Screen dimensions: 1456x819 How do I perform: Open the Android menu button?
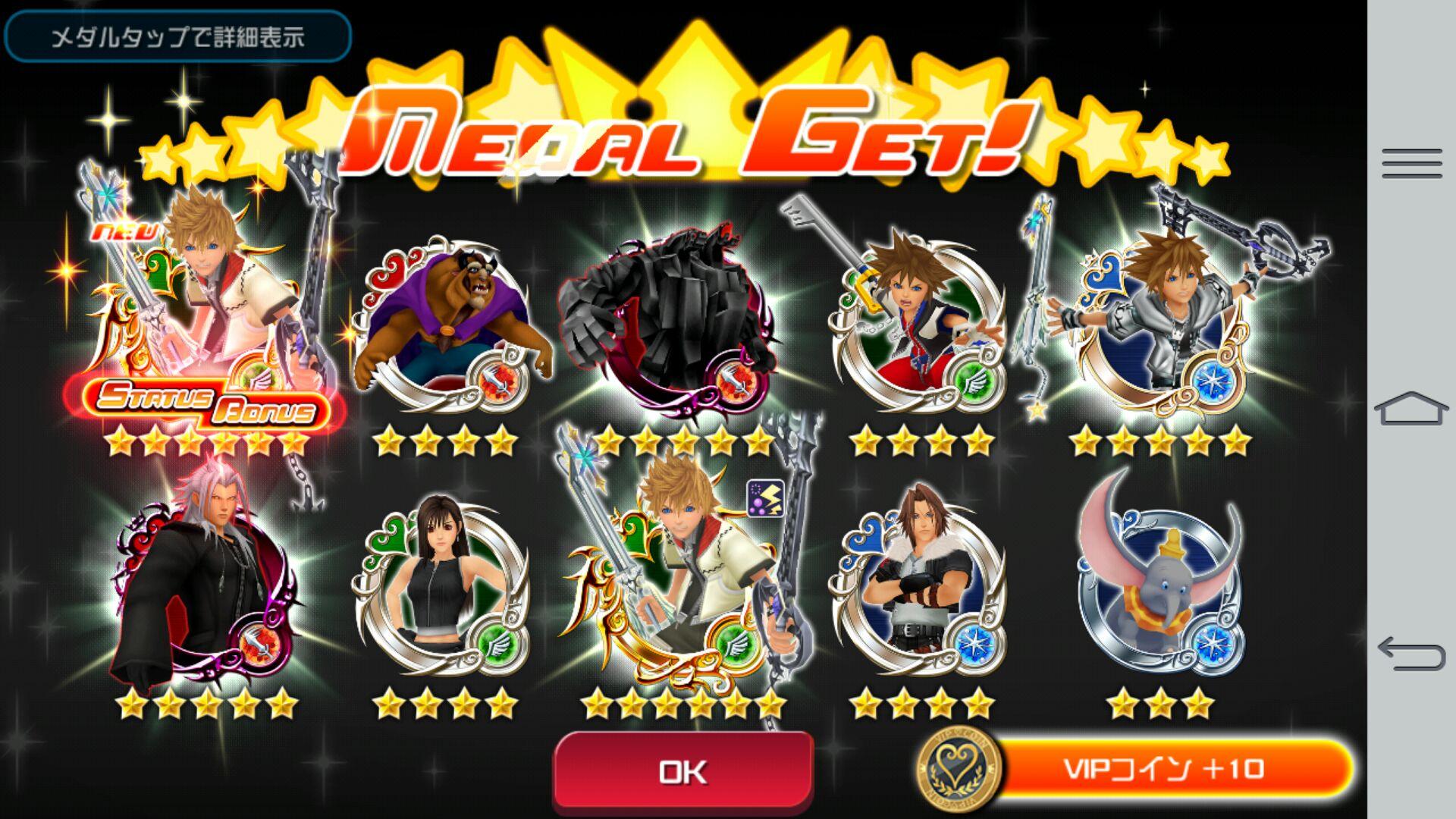tap(1411, 163)
